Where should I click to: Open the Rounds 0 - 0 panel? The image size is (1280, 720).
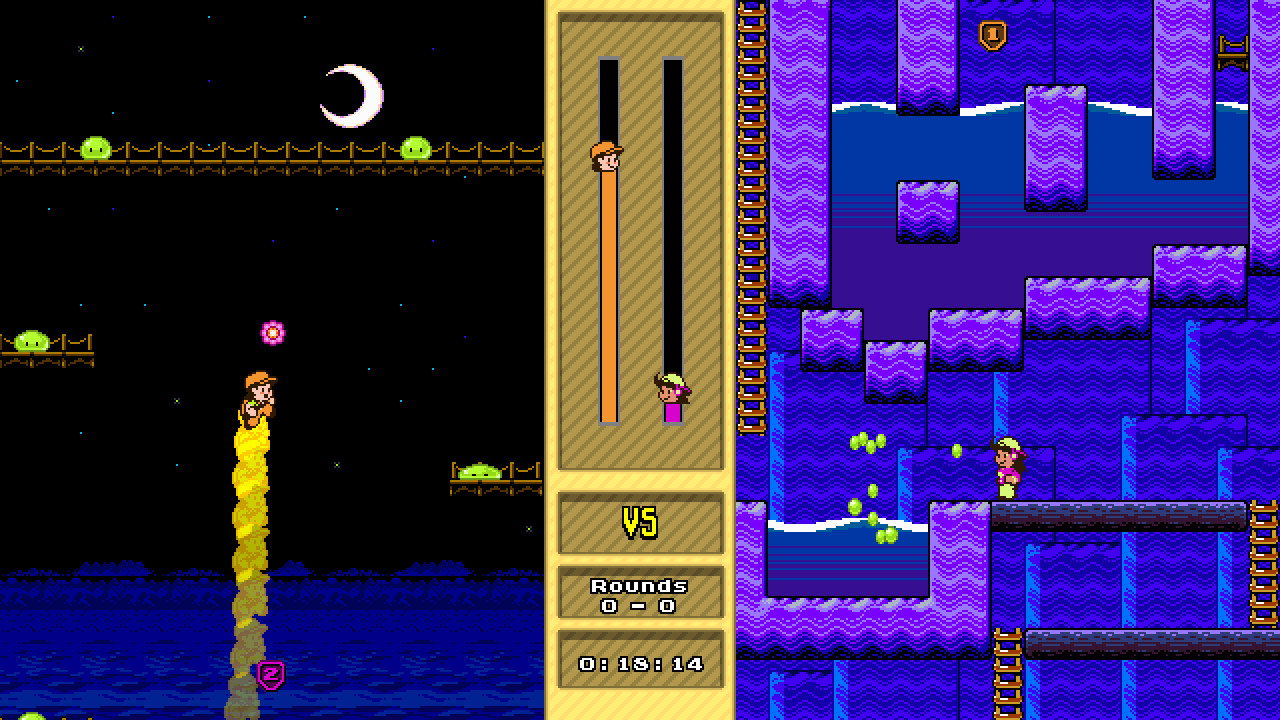coord(640,592)
